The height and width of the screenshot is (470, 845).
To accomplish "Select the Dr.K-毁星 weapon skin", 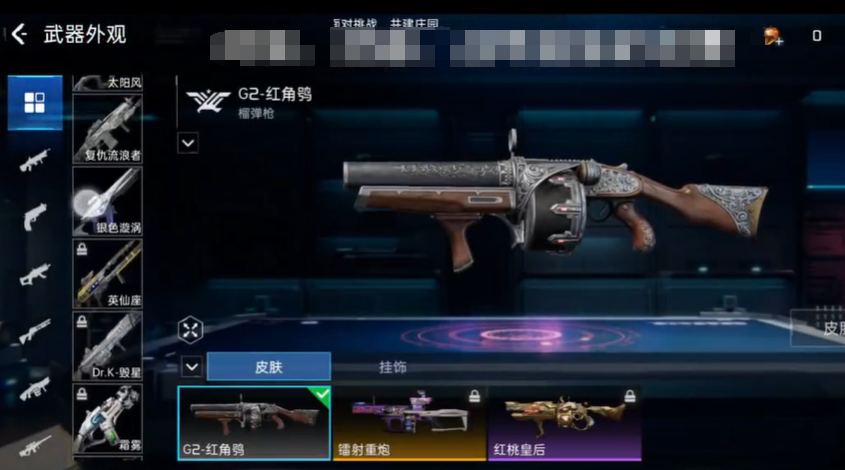I will click(107, 345).
